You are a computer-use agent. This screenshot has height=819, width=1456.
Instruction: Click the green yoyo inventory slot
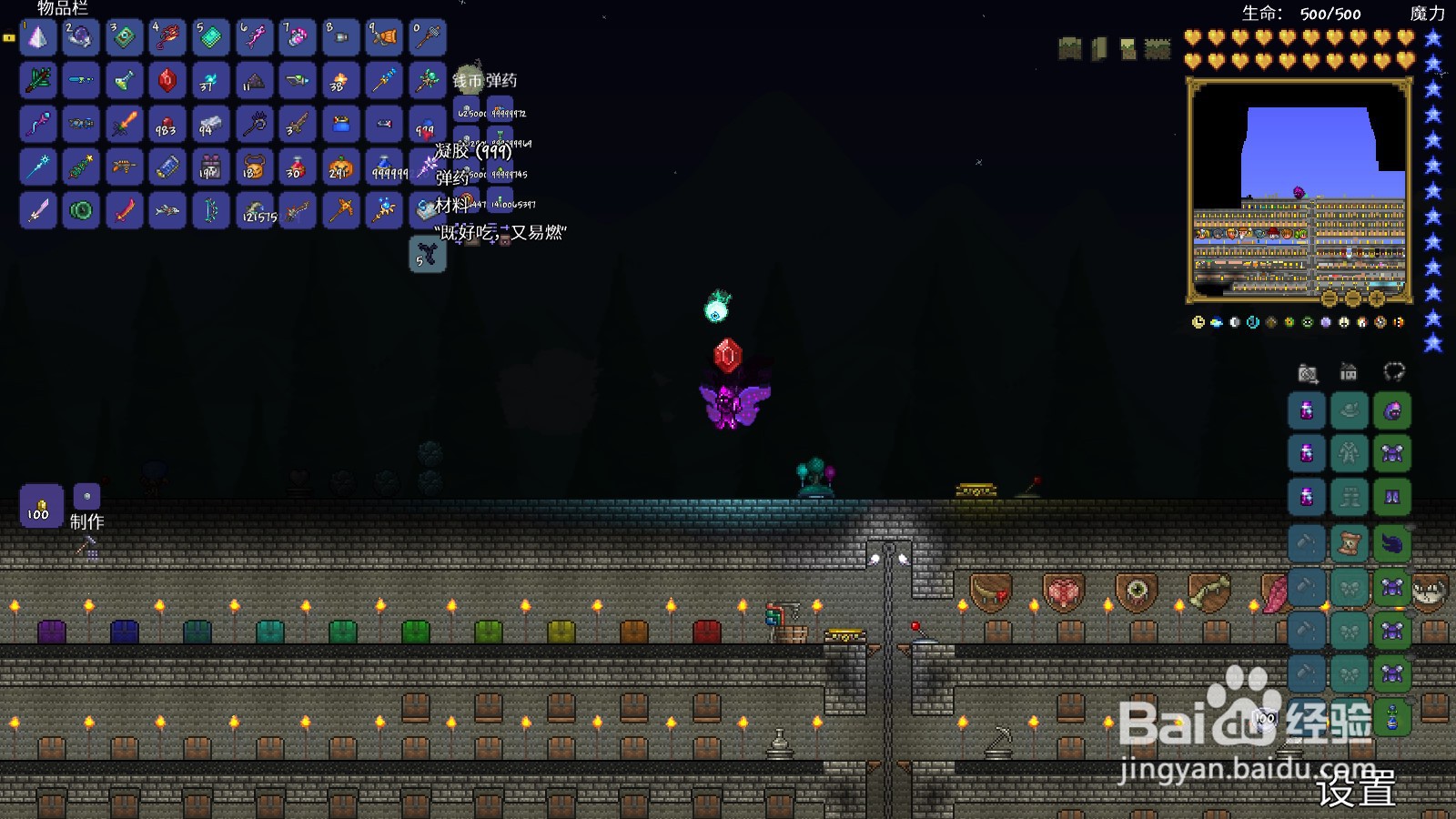tap(81, 211)
